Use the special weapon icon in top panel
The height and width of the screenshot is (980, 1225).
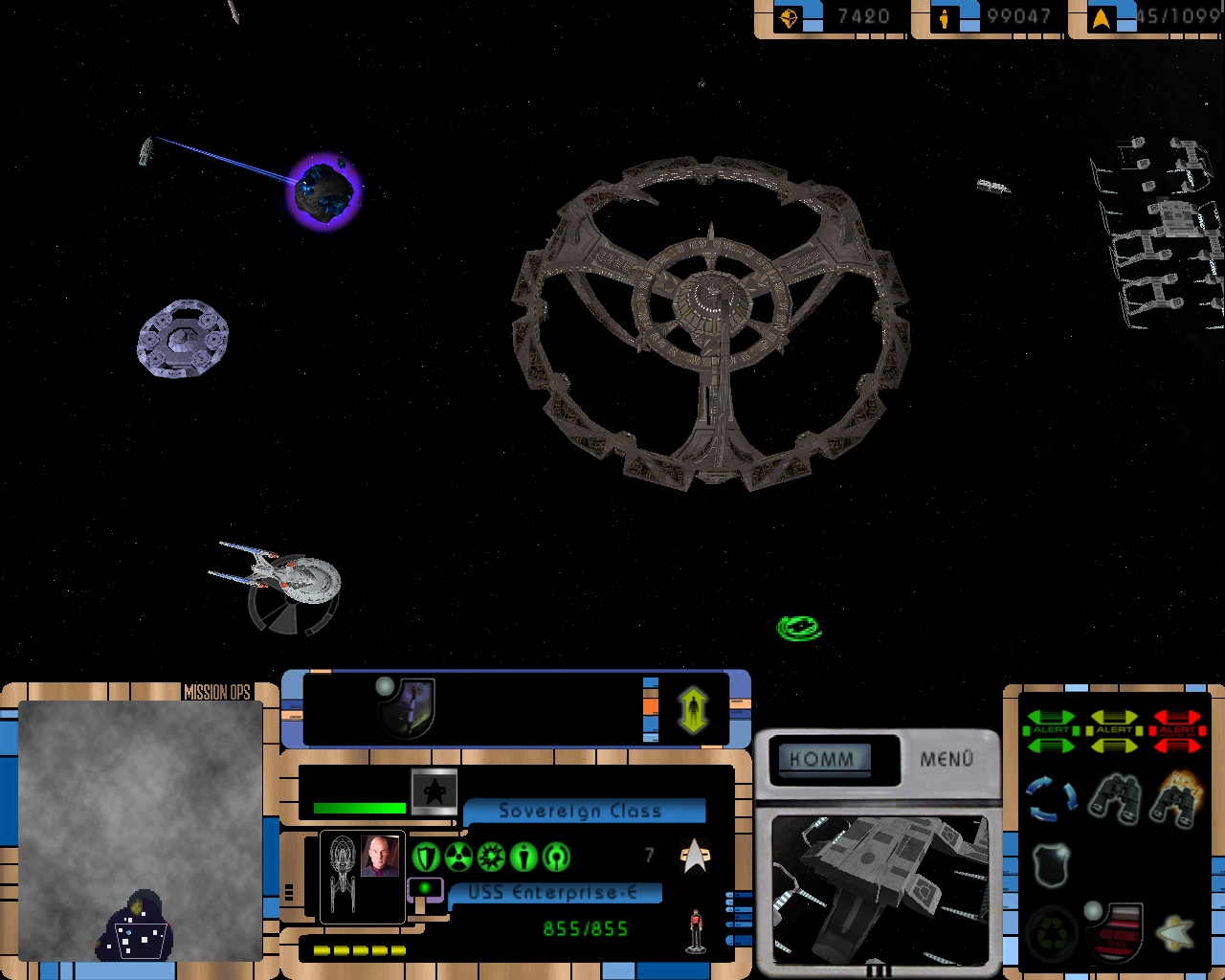point(408,707)
